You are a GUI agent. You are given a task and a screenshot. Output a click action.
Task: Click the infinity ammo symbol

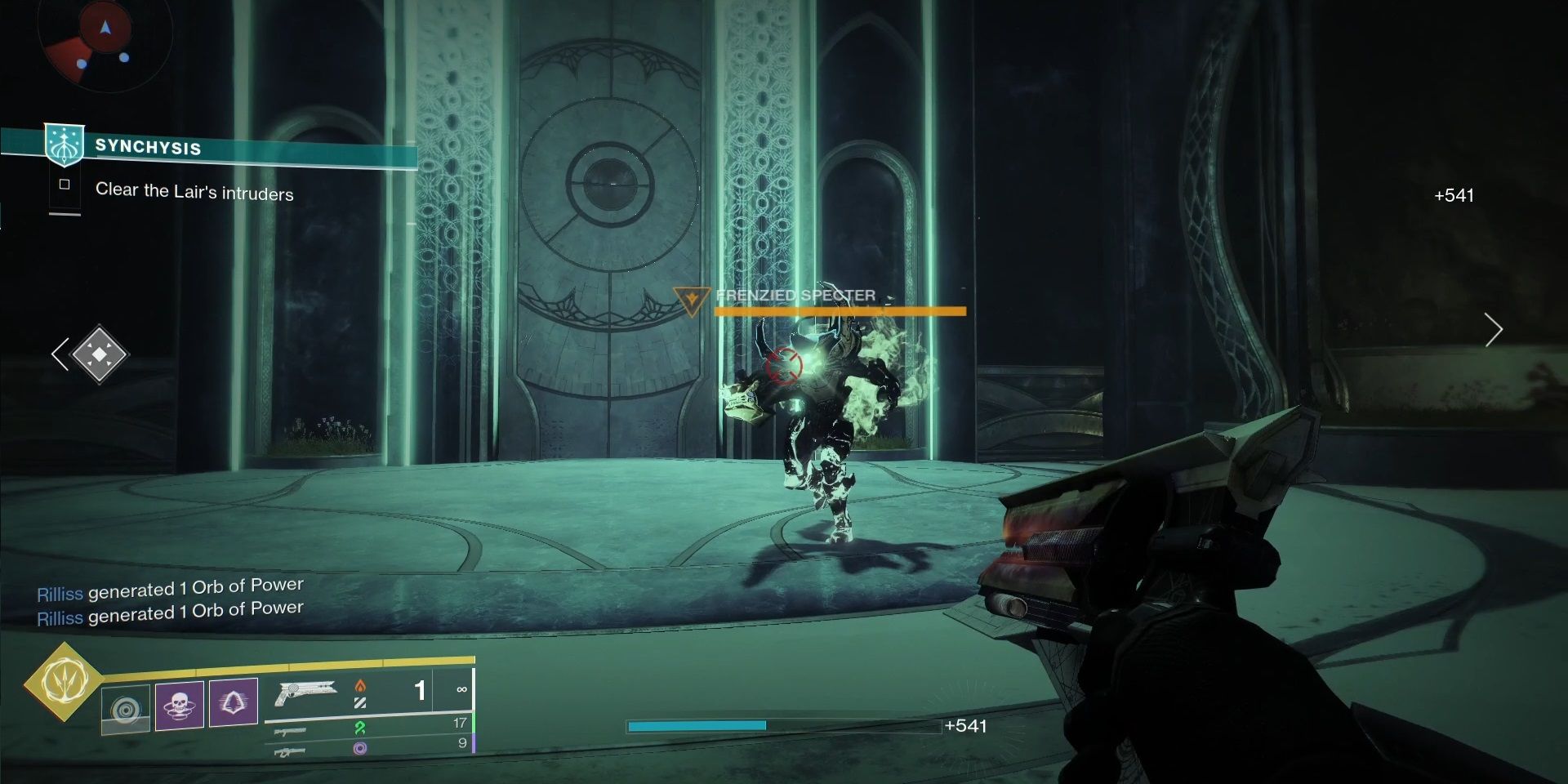(x=463, y=690)
